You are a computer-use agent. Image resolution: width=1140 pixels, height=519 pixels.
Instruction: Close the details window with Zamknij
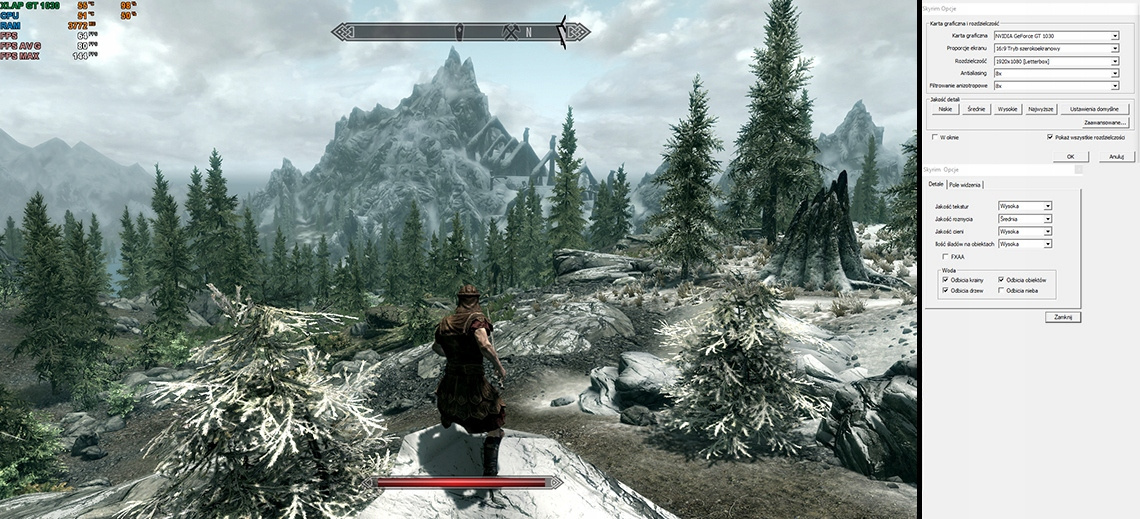pyautogui.click(x=1062, y=316)
